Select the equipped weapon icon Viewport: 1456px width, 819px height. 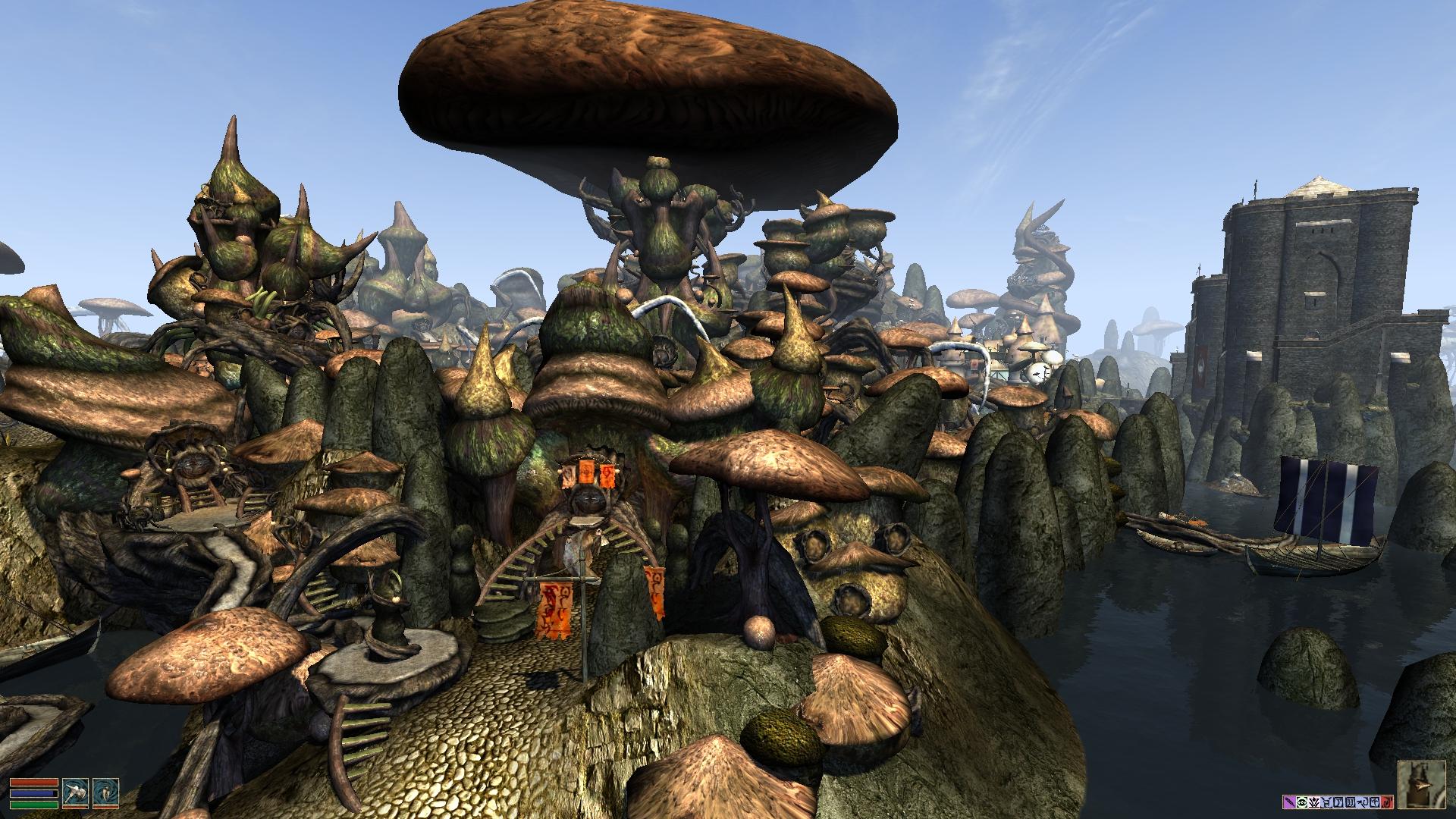pos(75,792)
